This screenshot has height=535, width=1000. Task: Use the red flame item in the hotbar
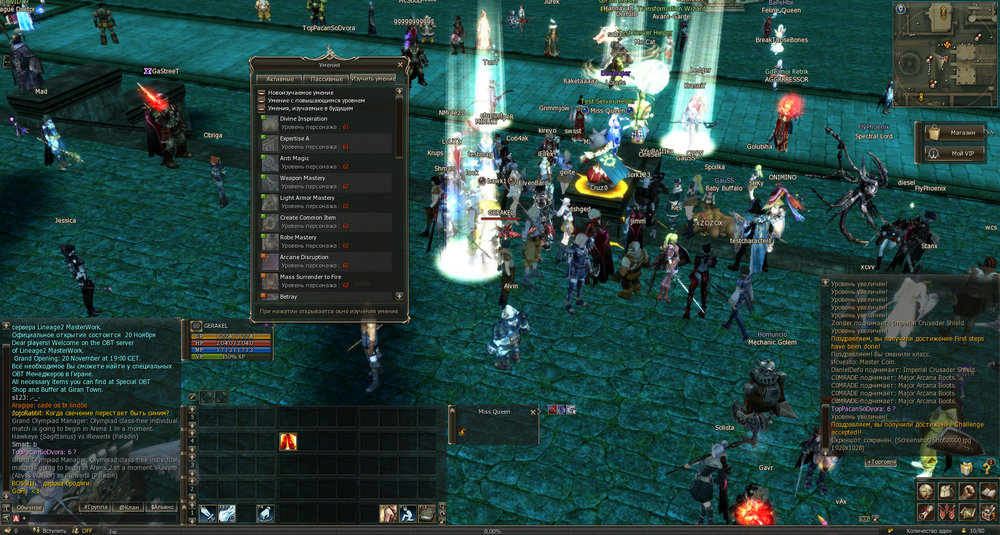[x=288, y=441]
